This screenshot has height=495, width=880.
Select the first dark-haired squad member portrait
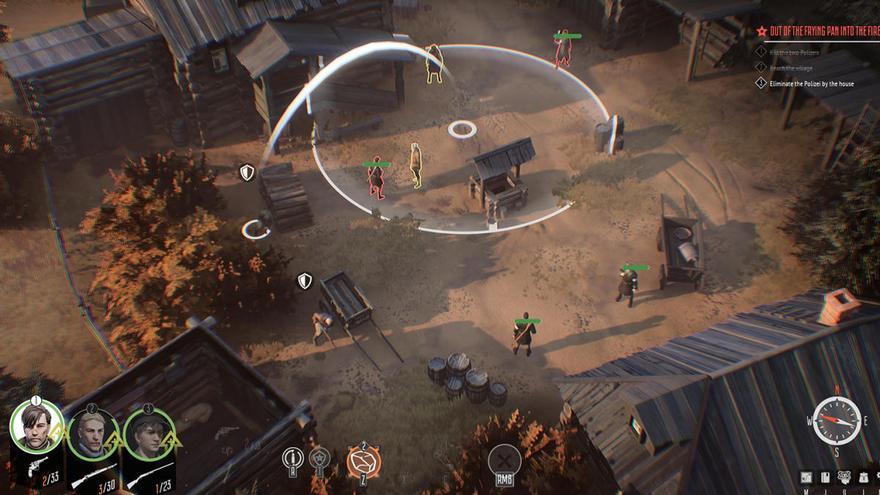coord(36,428)
